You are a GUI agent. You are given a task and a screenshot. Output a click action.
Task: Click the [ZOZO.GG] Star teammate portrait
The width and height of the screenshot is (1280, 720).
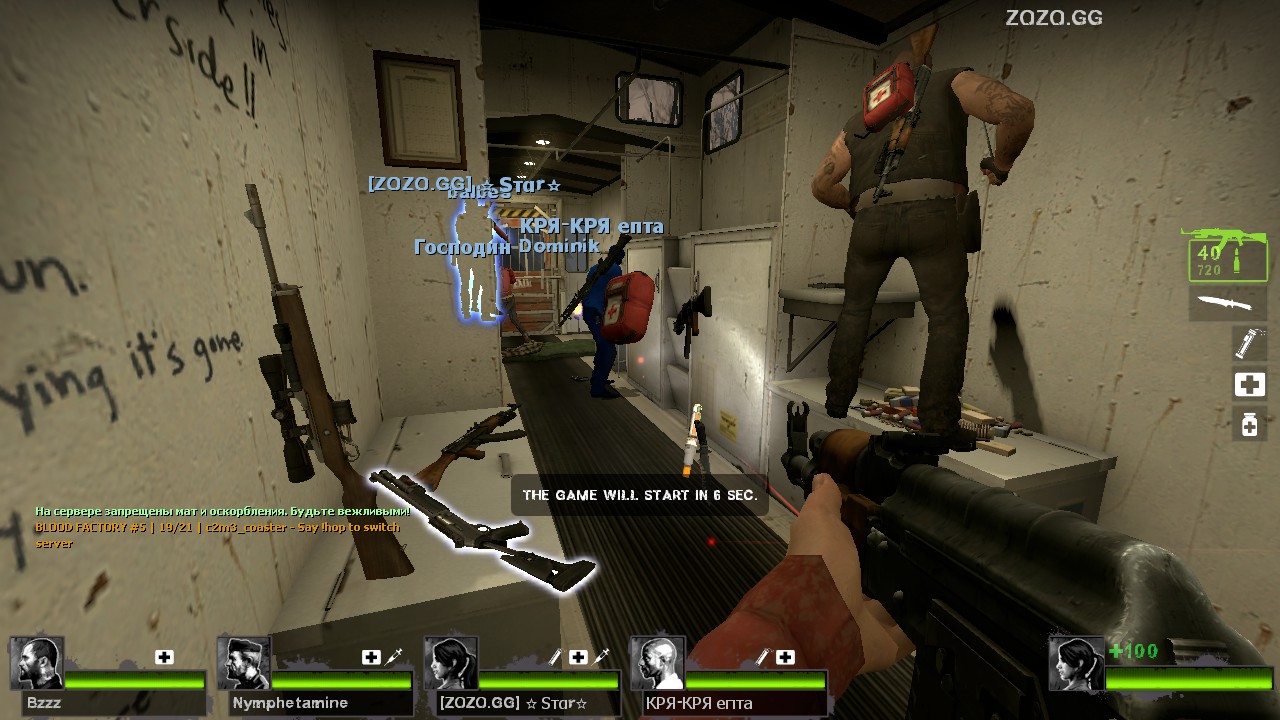450,663
